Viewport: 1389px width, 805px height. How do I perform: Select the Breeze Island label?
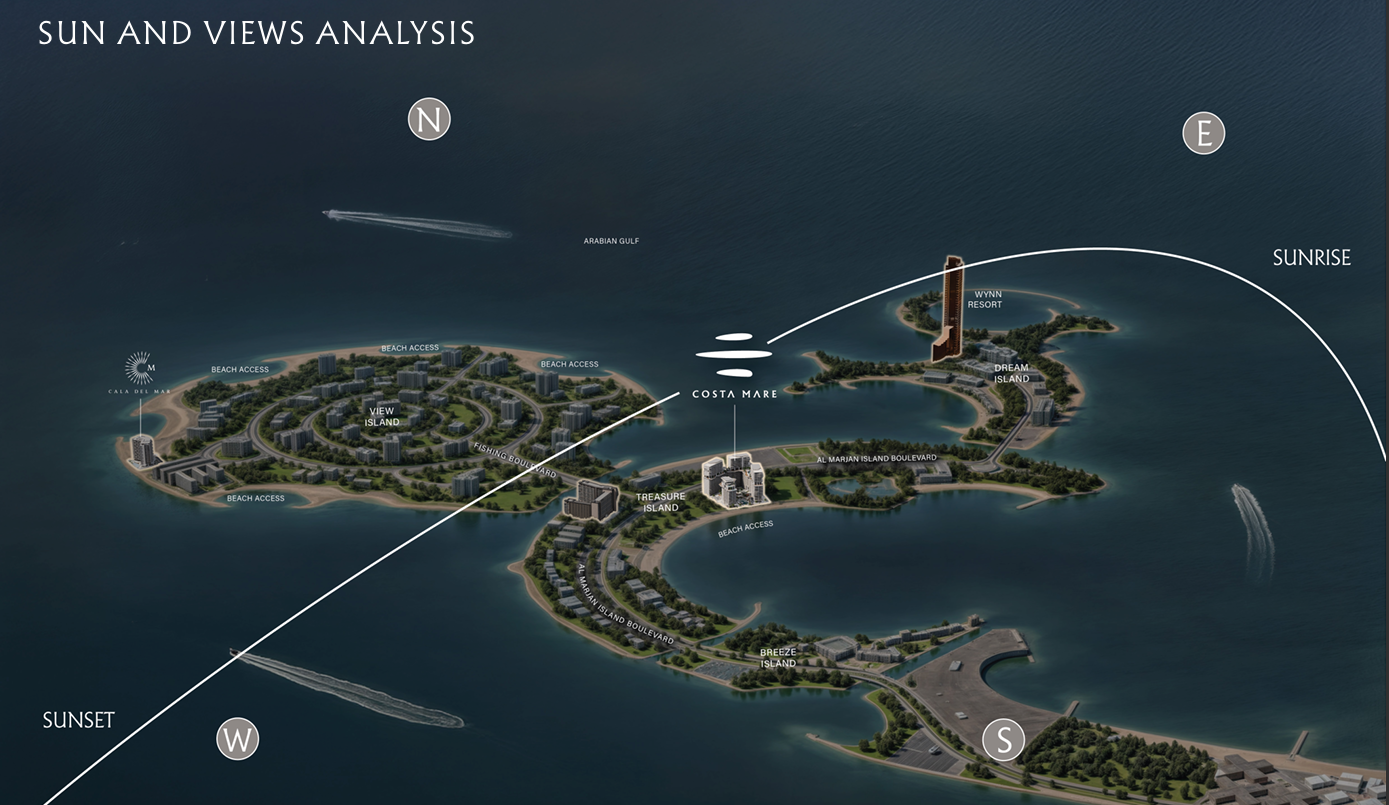778,658
